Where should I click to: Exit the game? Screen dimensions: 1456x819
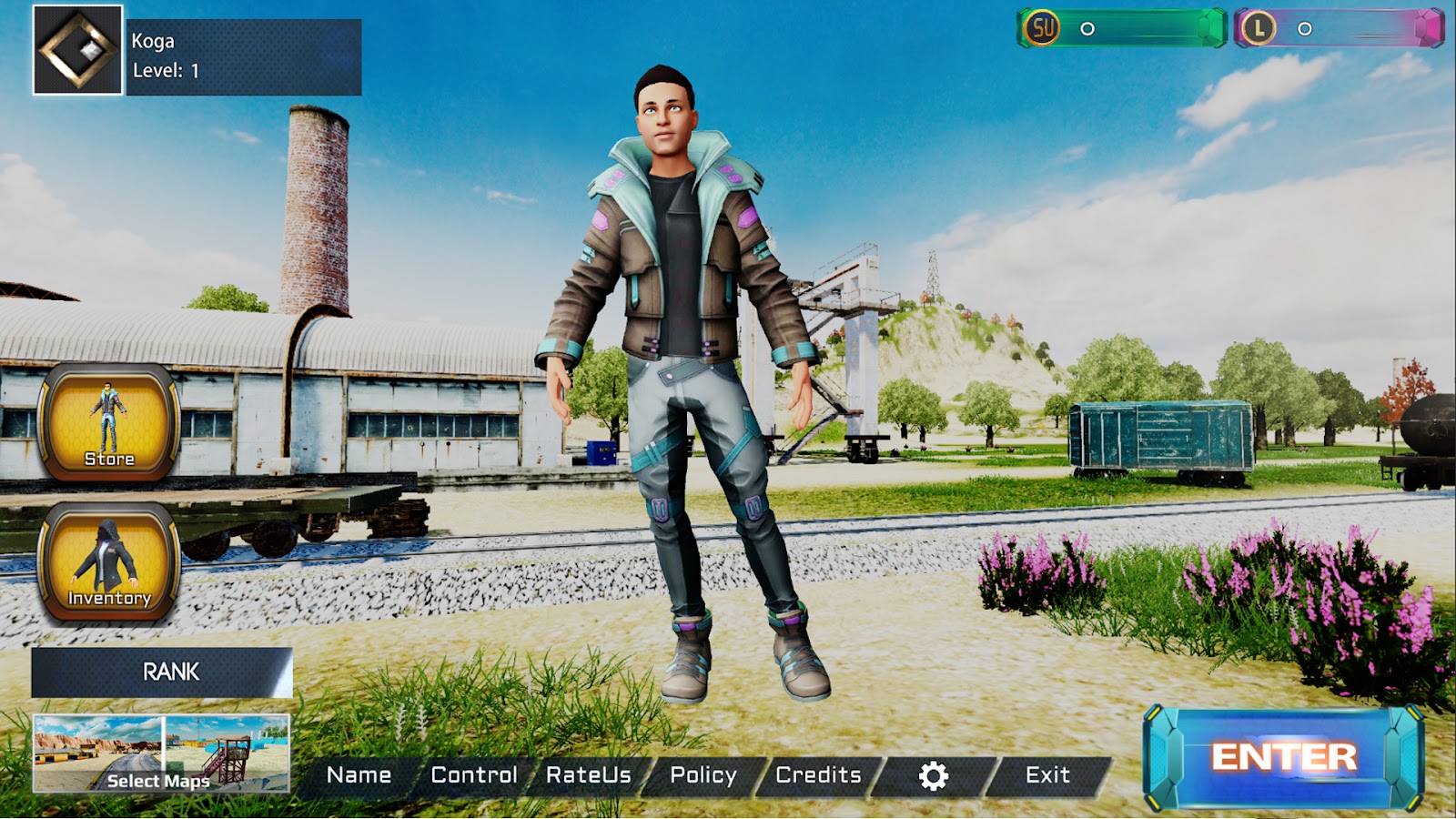point(1047,775)
